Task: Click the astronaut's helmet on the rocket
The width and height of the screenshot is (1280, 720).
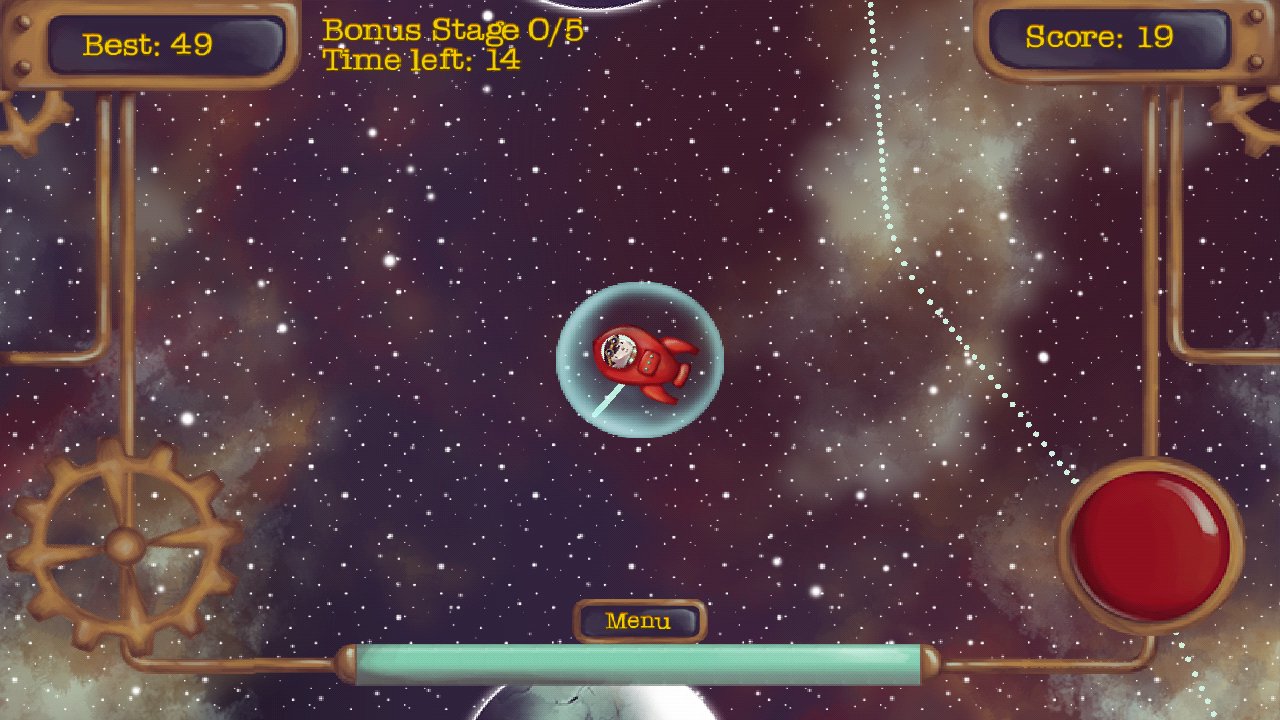Action: coord(618,351)
